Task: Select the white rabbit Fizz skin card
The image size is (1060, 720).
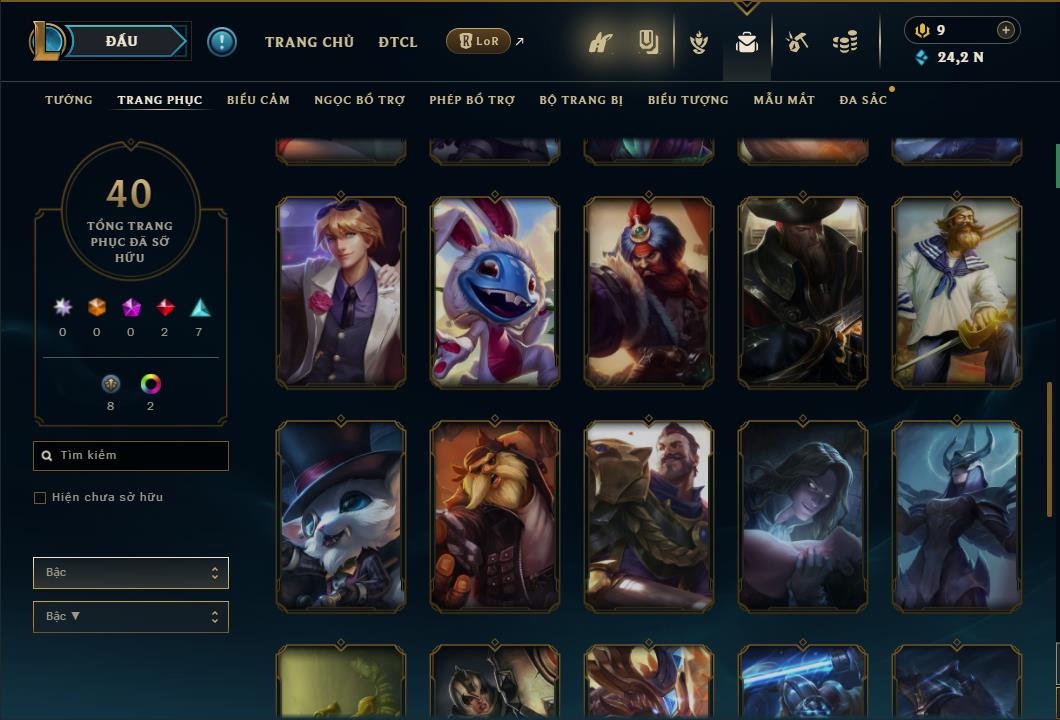Action: point(495,292)
